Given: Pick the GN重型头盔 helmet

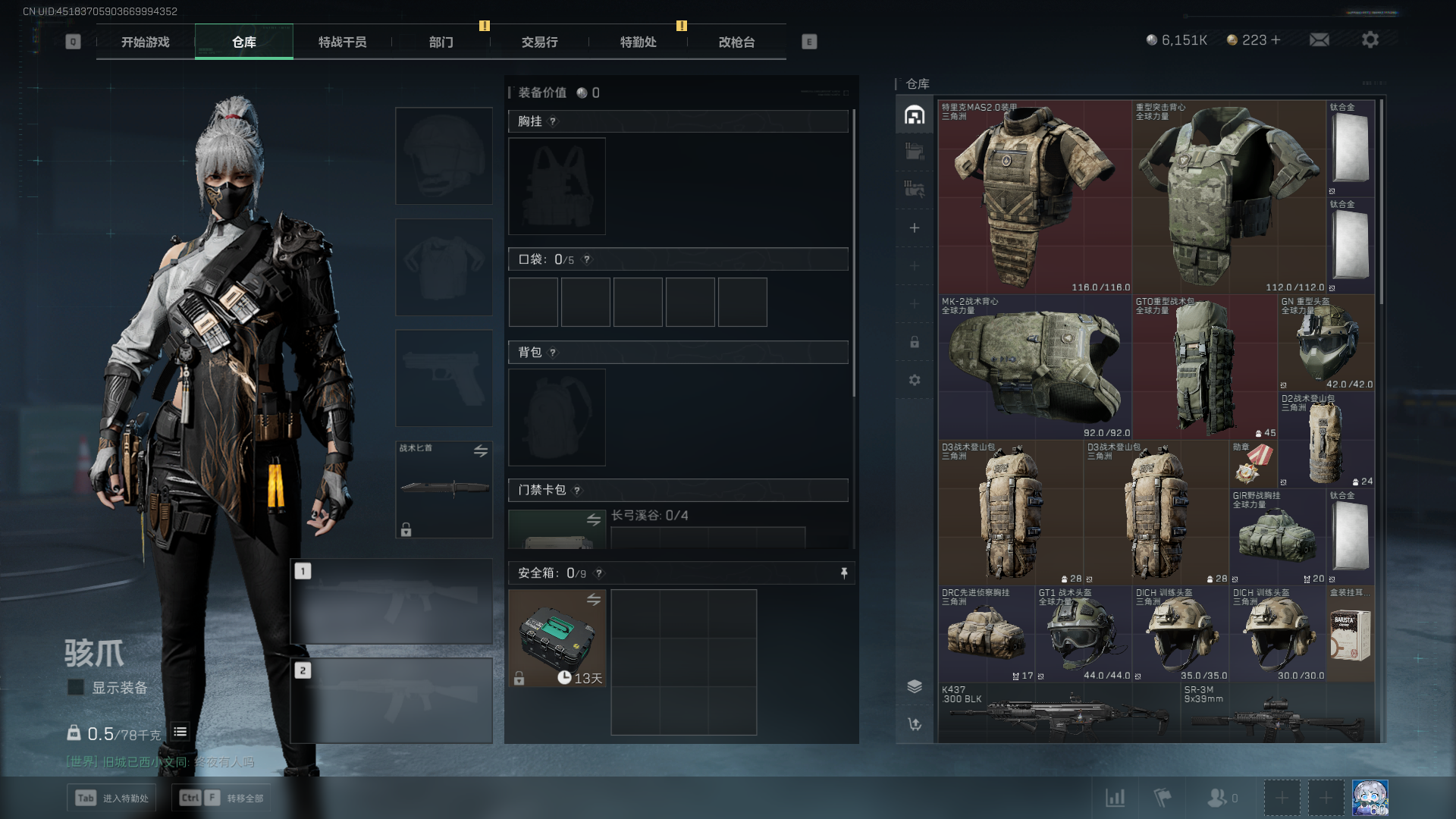Looking at the screenshot, I should [x=1326, y=343].
